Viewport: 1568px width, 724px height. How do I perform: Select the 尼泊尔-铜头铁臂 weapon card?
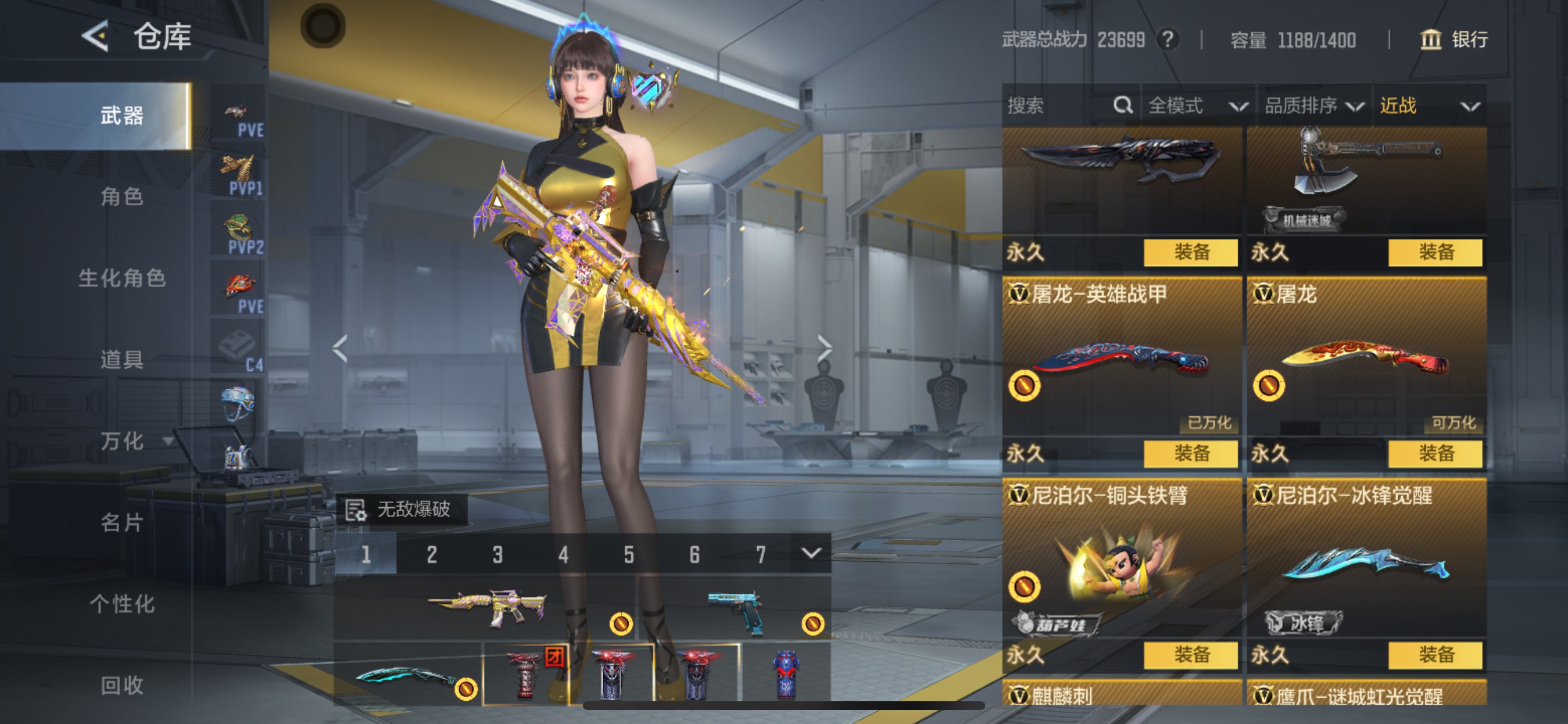click(1121, 560)
